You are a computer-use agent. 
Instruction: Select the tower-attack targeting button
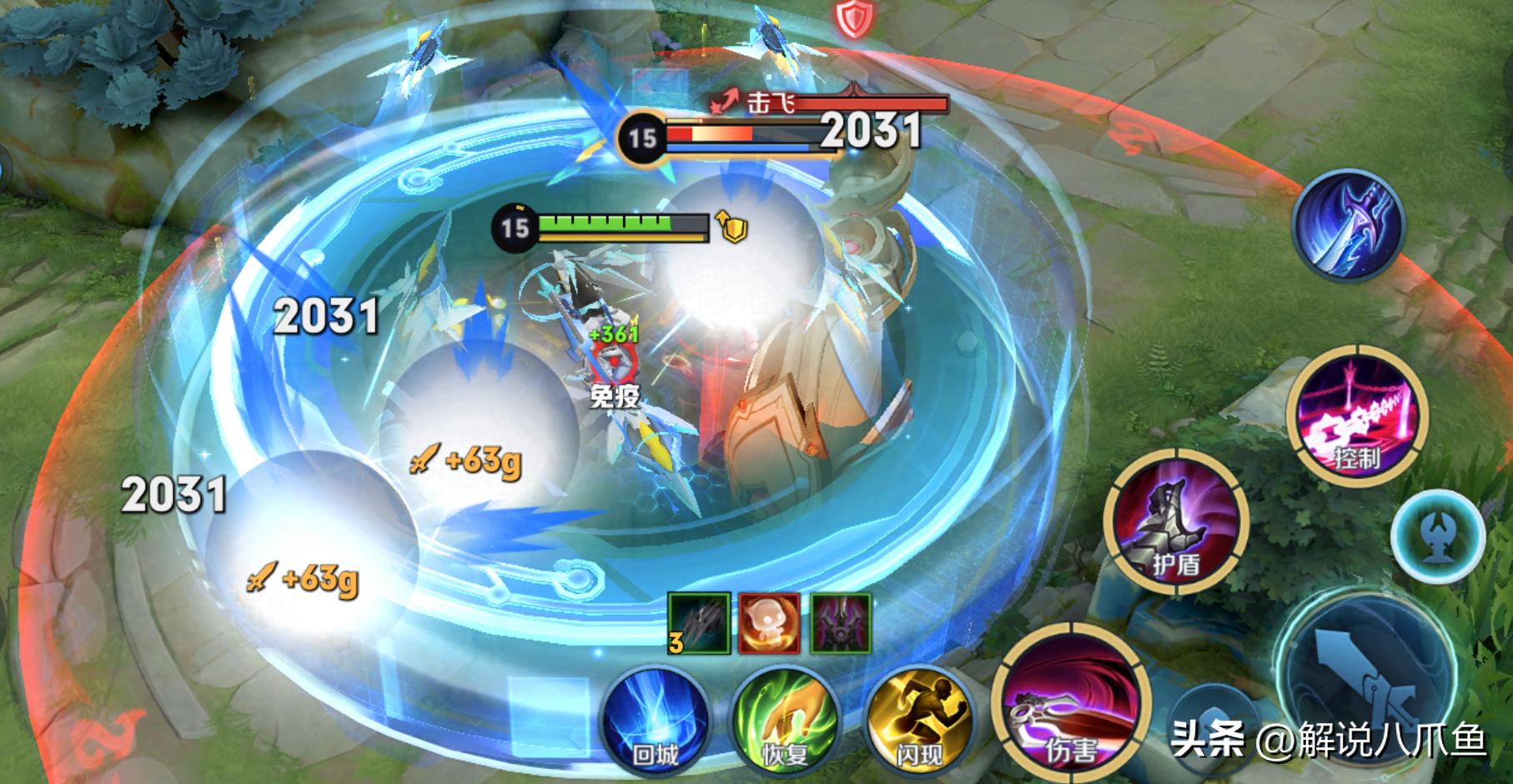point(1438,535)
